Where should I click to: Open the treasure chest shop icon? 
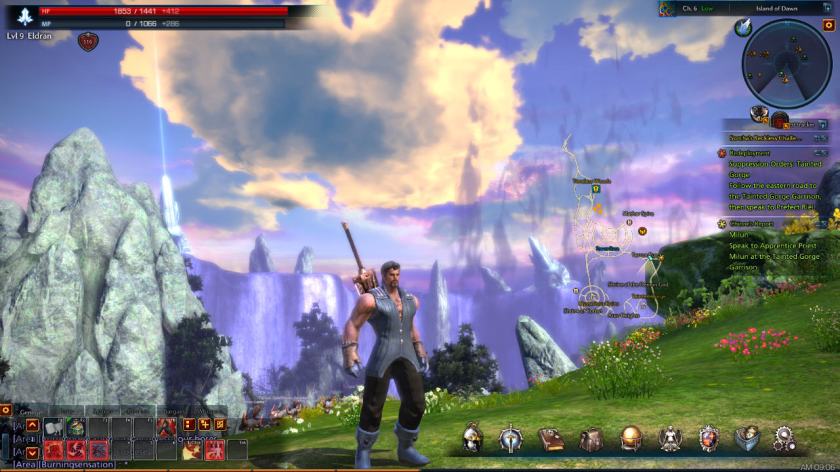747,438
